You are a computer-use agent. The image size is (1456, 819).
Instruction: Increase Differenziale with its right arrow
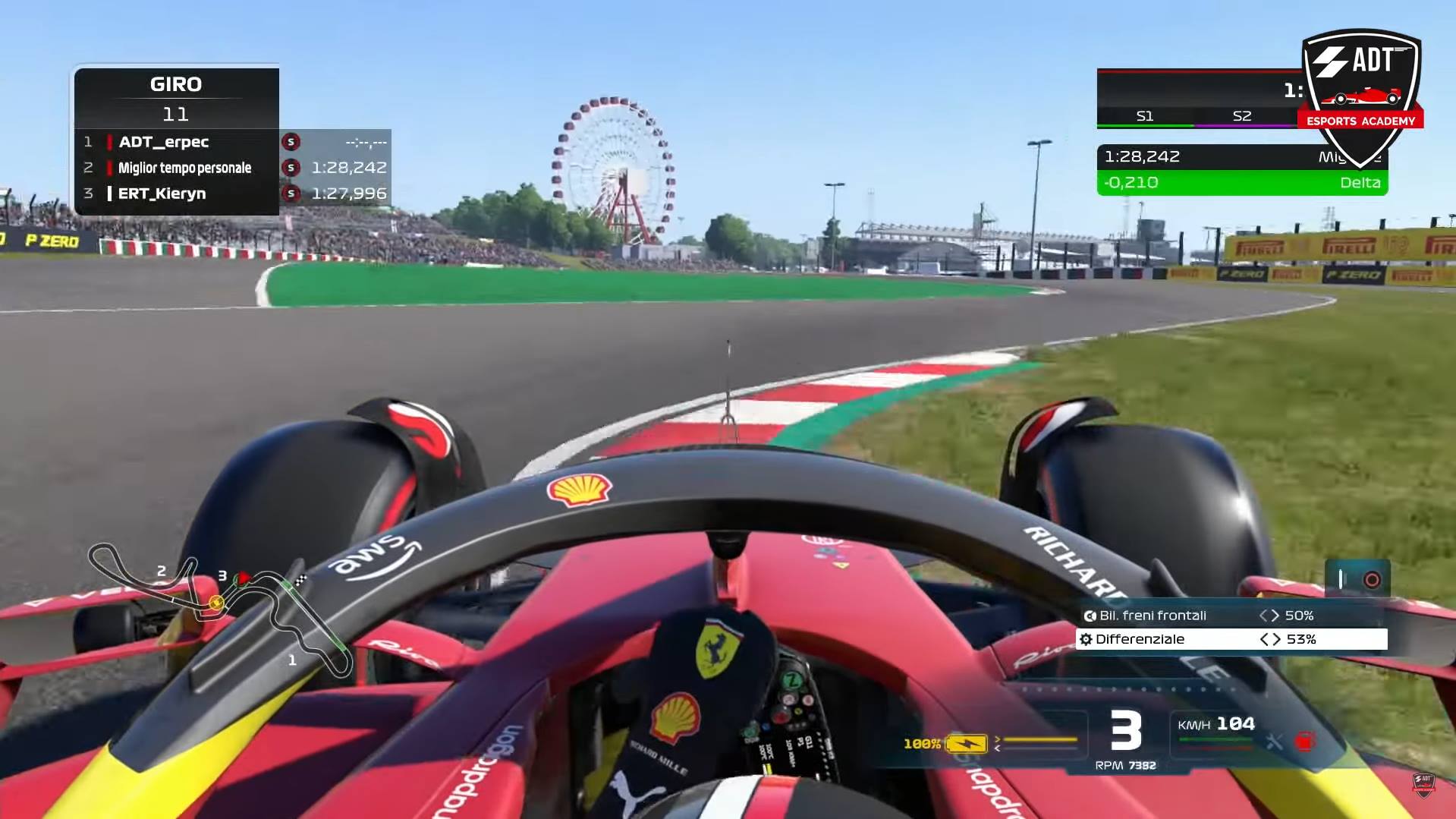coord(1277,640)
